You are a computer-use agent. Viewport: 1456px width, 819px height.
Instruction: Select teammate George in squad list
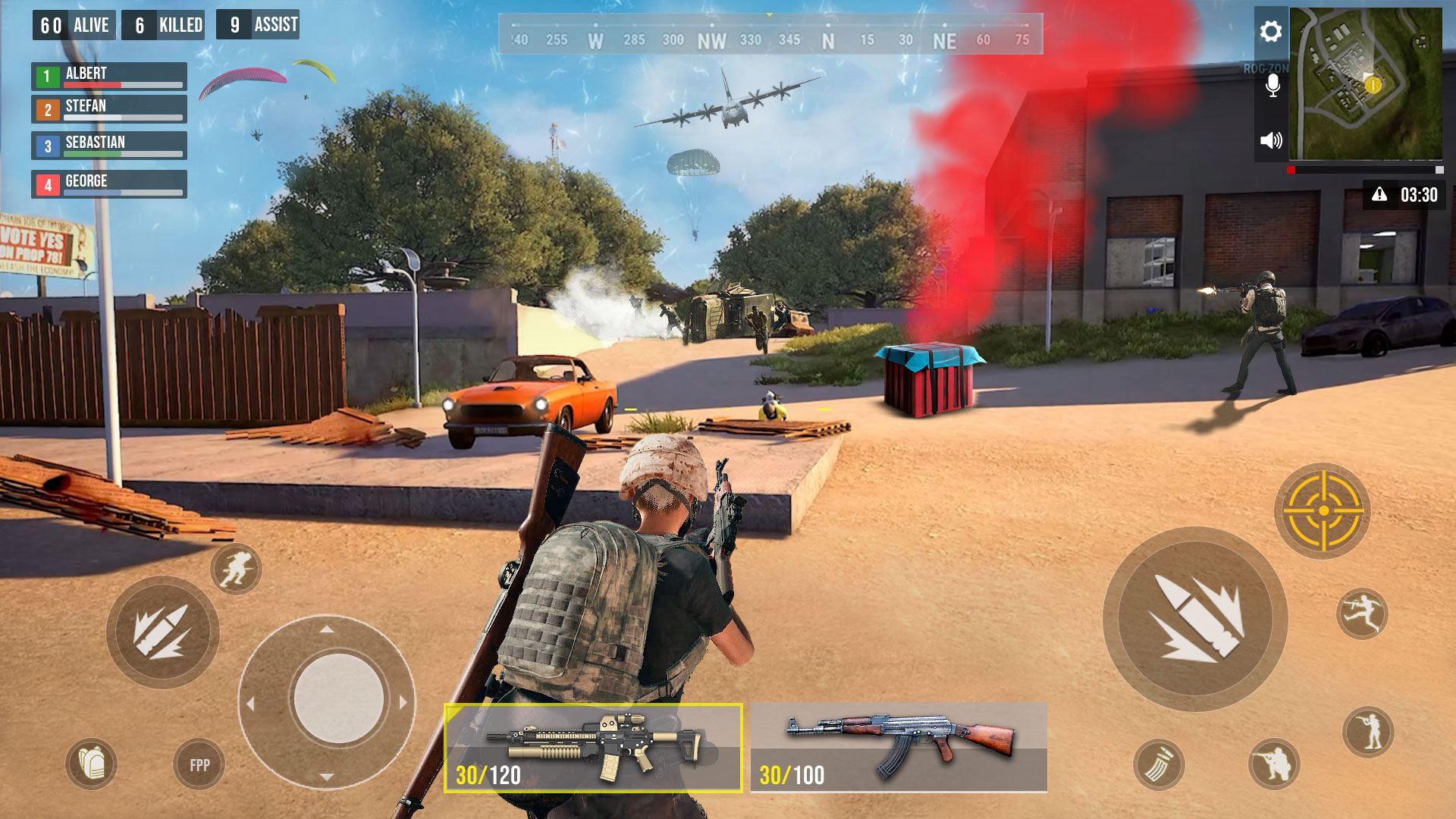pos(109,184)
